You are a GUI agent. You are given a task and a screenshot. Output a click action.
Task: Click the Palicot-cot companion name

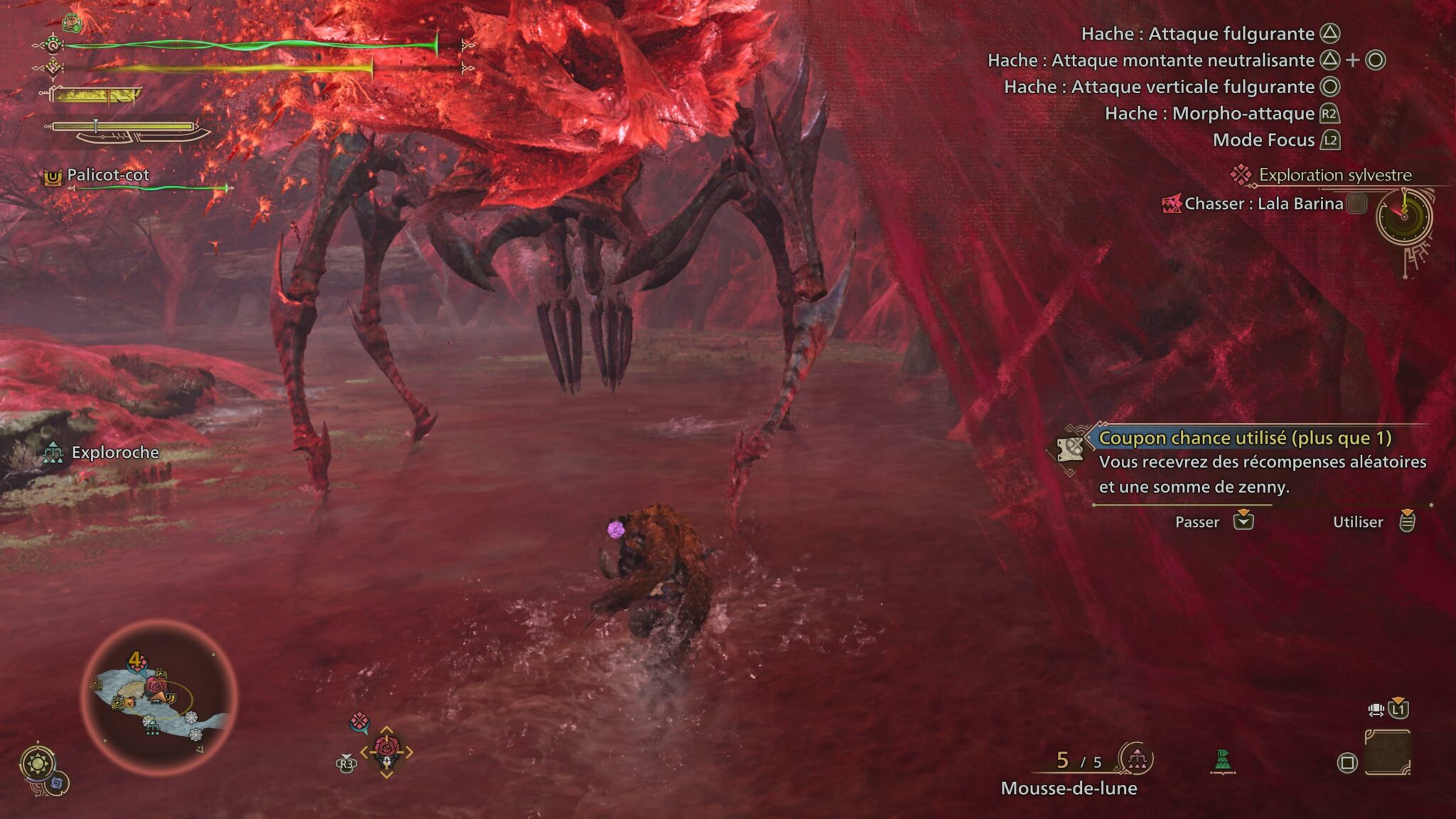click(x=107, y=175)
